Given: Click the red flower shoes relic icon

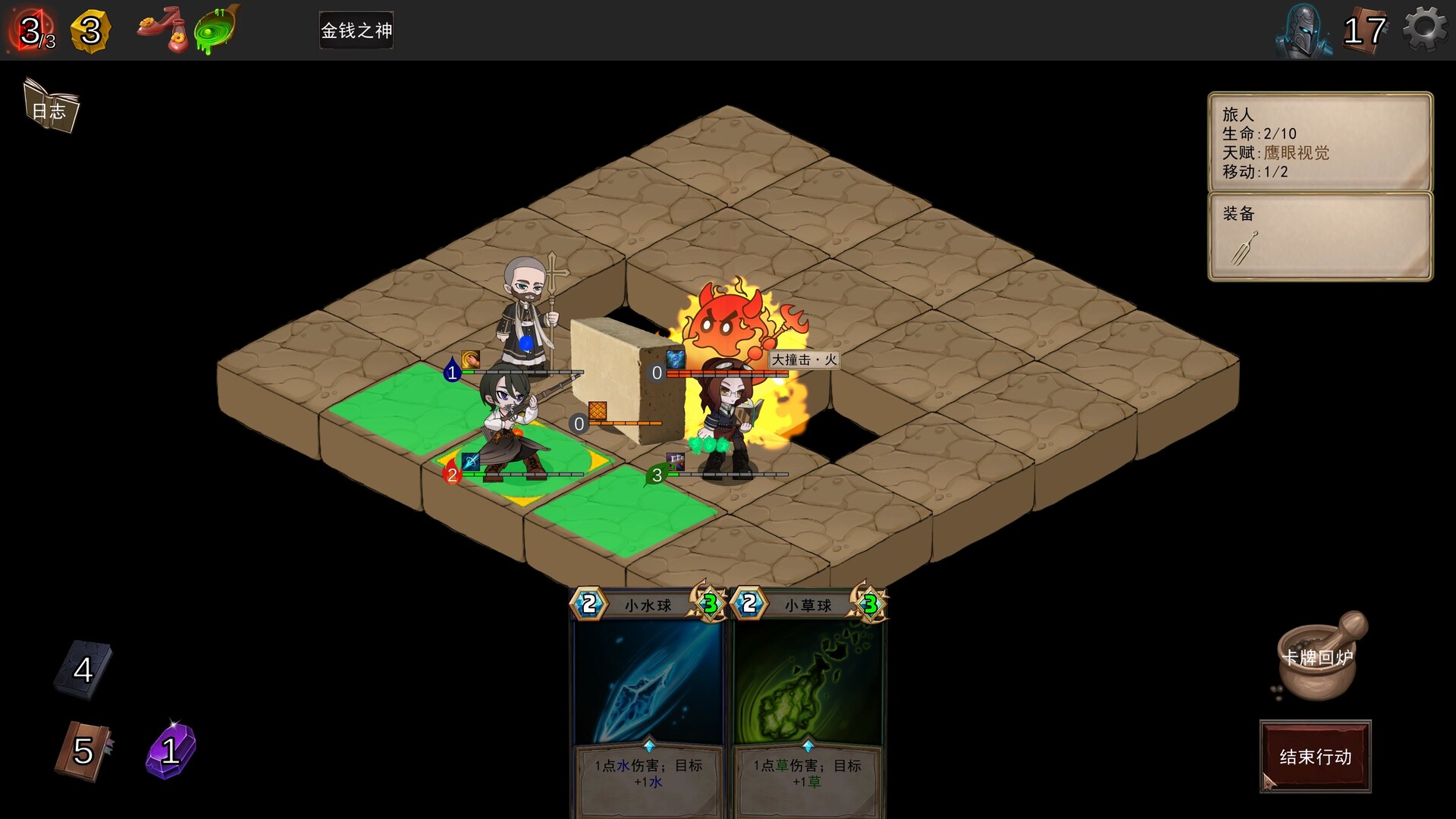Looking at the screenshot, I should click(163, 29).
